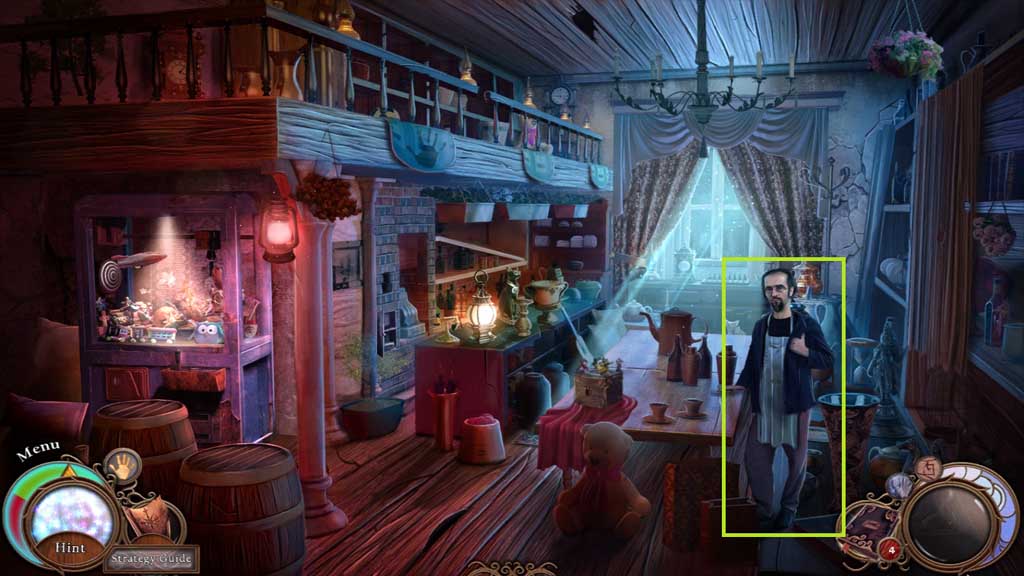Expand the inventory panel ornament at bottom
1024x576 pixels.
tap(512, 567)
